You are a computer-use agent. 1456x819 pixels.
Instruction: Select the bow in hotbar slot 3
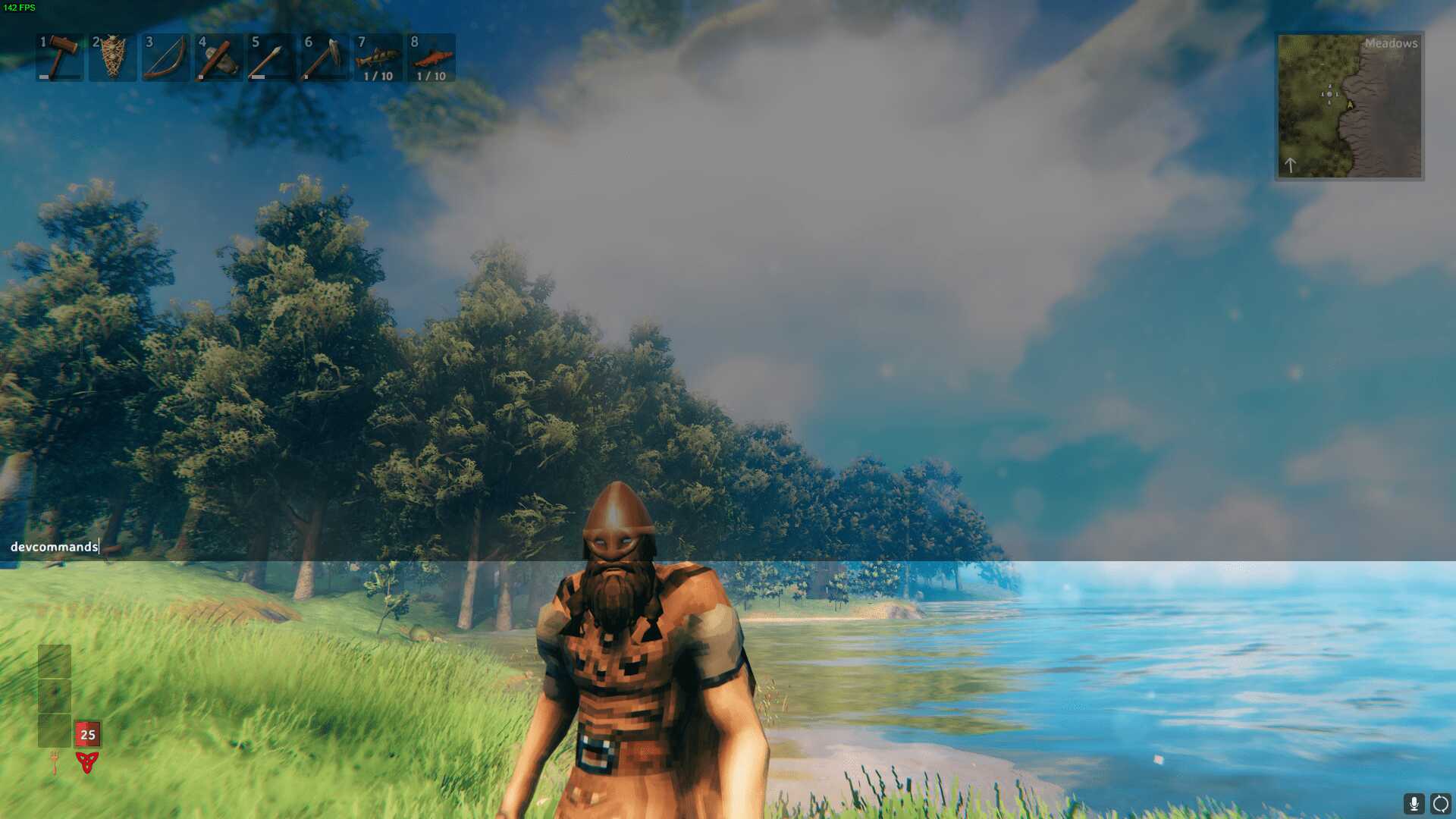(165, 58)
